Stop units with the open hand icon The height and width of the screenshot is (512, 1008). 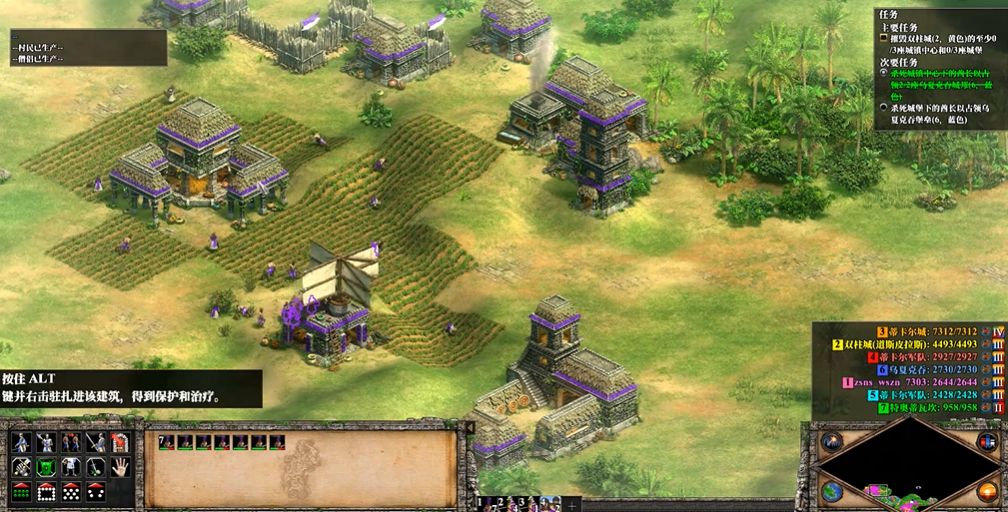[120, 467]
